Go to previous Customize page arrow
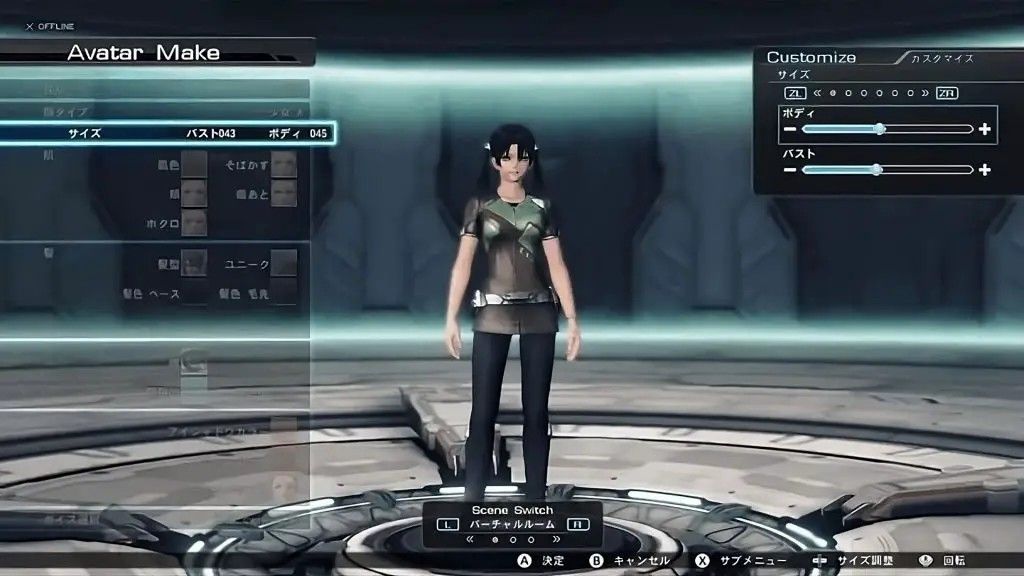This screenshot has height=576, width=1024. [818, 93]
